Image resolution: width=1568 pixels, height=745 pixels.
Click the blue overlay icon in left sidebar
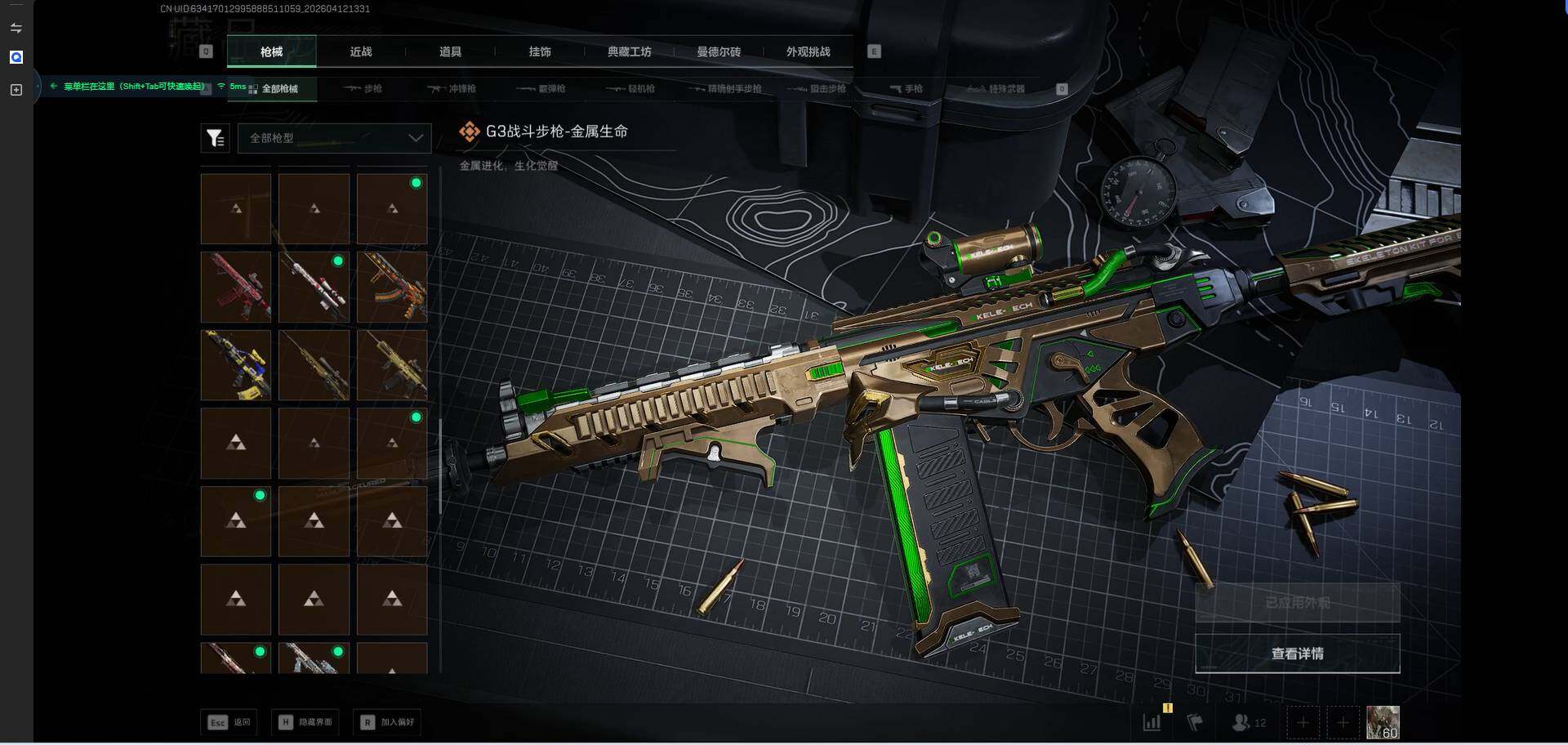coord(16,57)
